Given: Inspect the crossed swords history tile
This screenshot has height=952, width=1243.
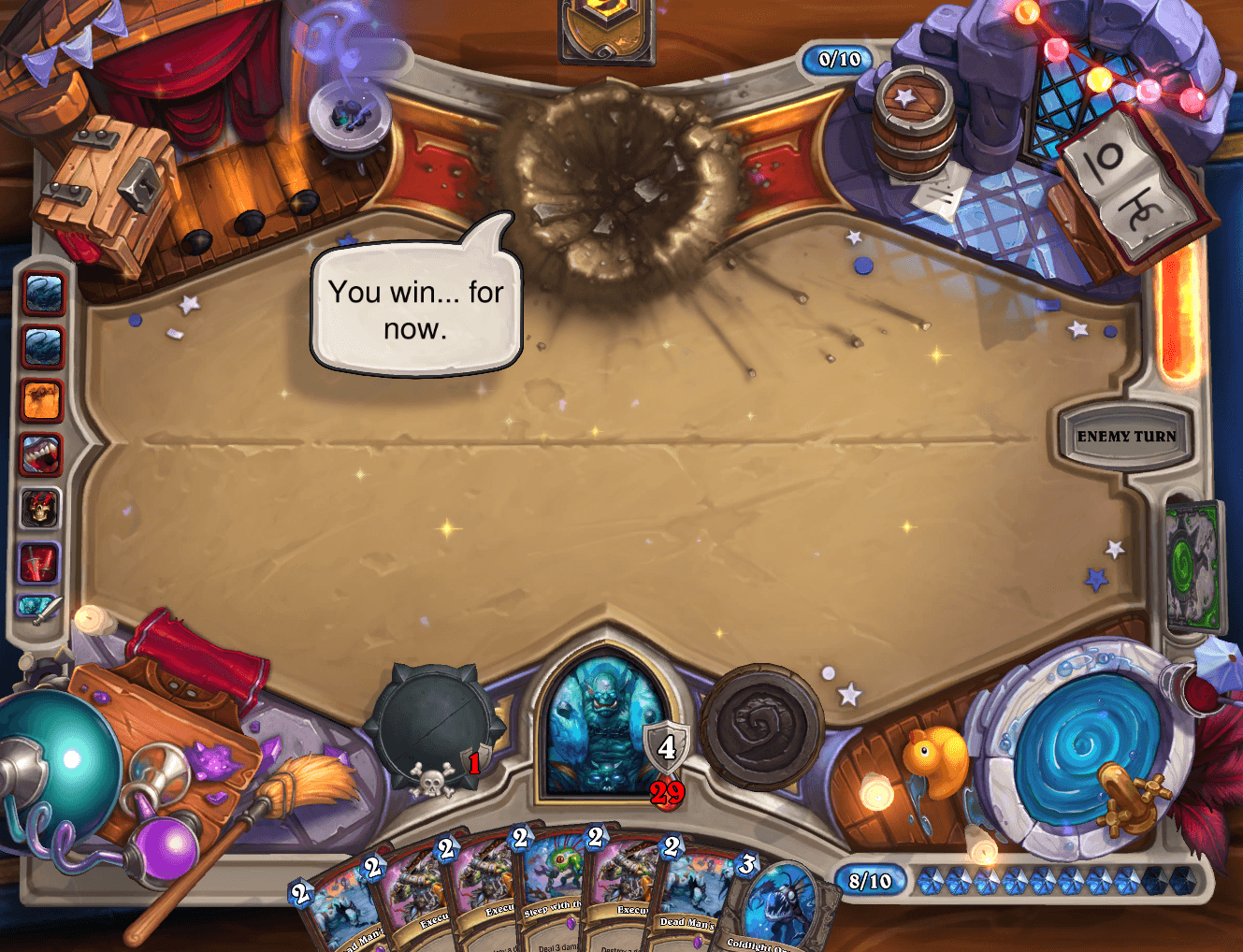Looking at the screenshot, I should coord(41,563).
